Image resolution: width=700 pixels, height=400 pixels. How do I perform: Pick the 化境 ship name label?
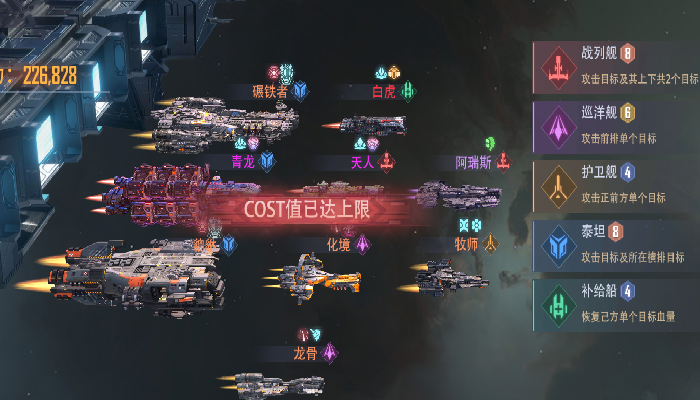click(x=339, y=243)
